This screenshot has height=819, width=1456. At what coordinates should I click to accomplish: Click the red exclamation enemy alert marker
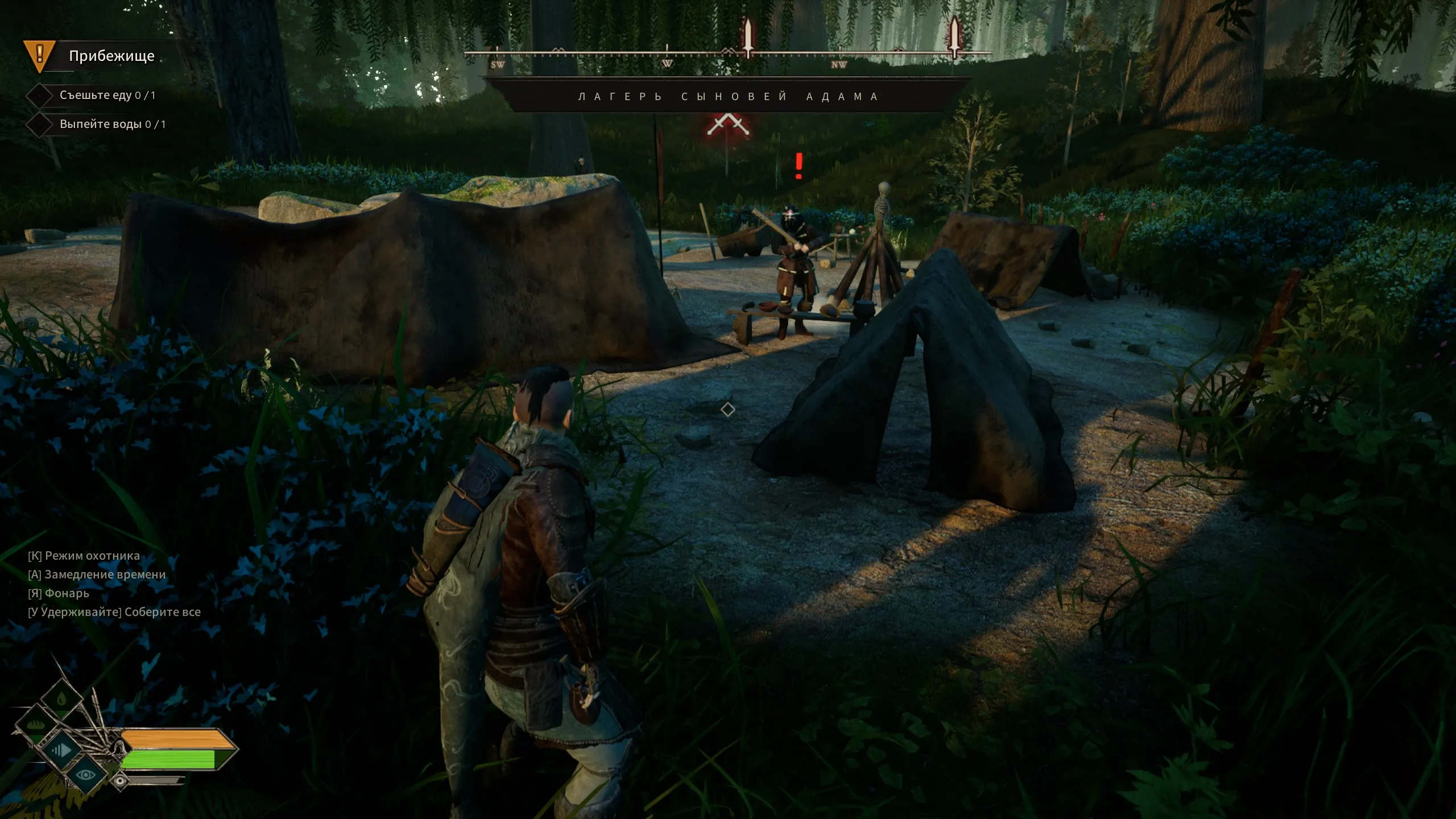[799, 166]
